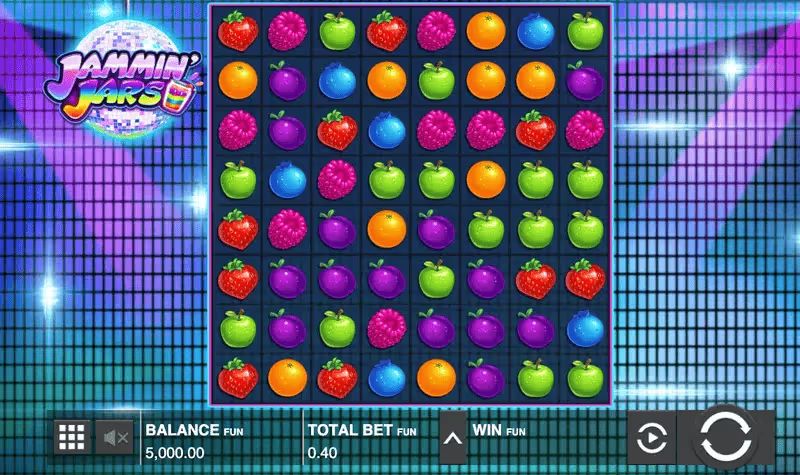
Task: Open the autoplay settings button
Action: 651,437
